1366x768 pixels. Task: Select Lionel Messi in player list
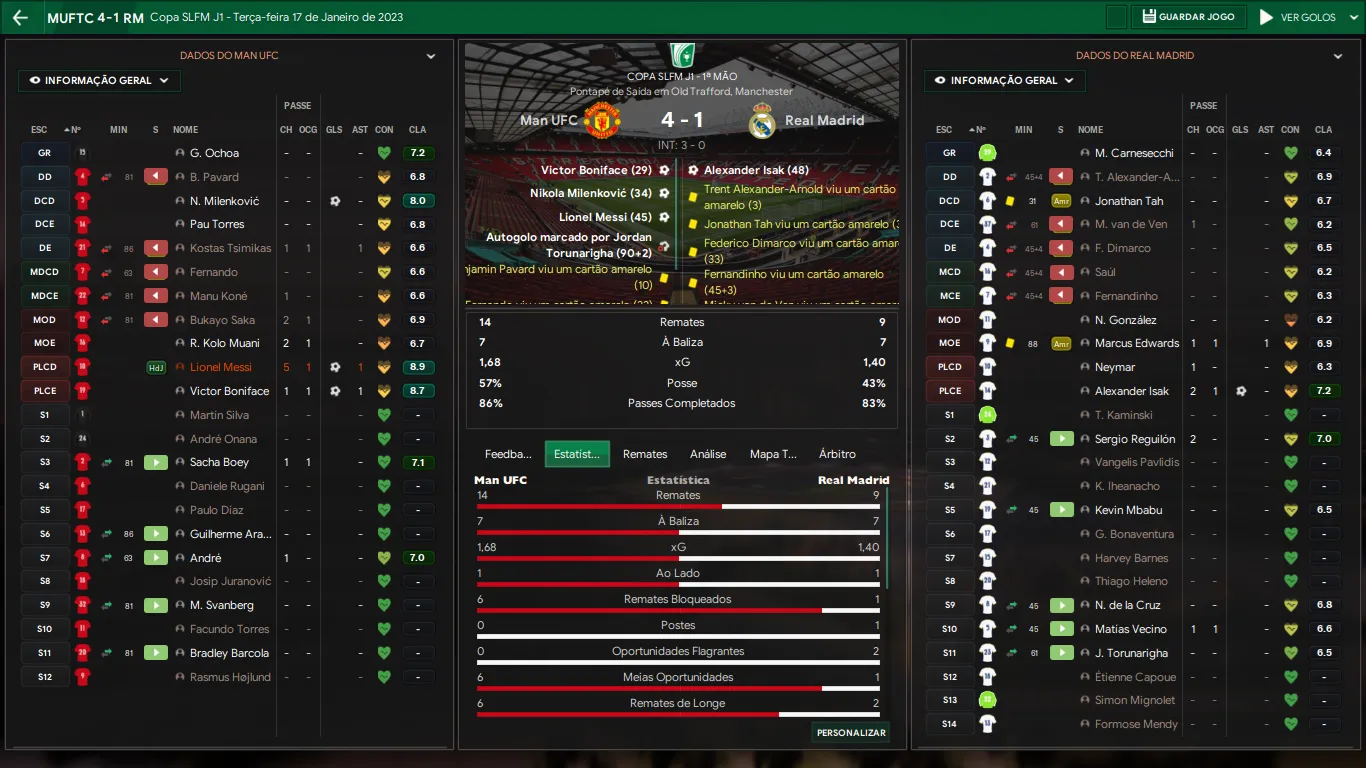coord(221,367)
